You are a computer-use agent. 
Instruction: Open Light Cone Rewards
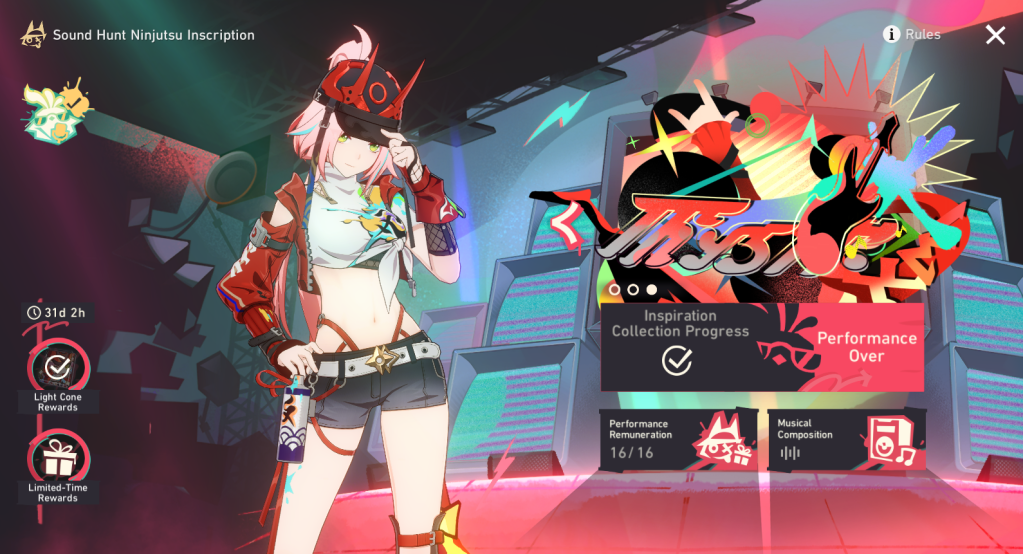point(58,366)
